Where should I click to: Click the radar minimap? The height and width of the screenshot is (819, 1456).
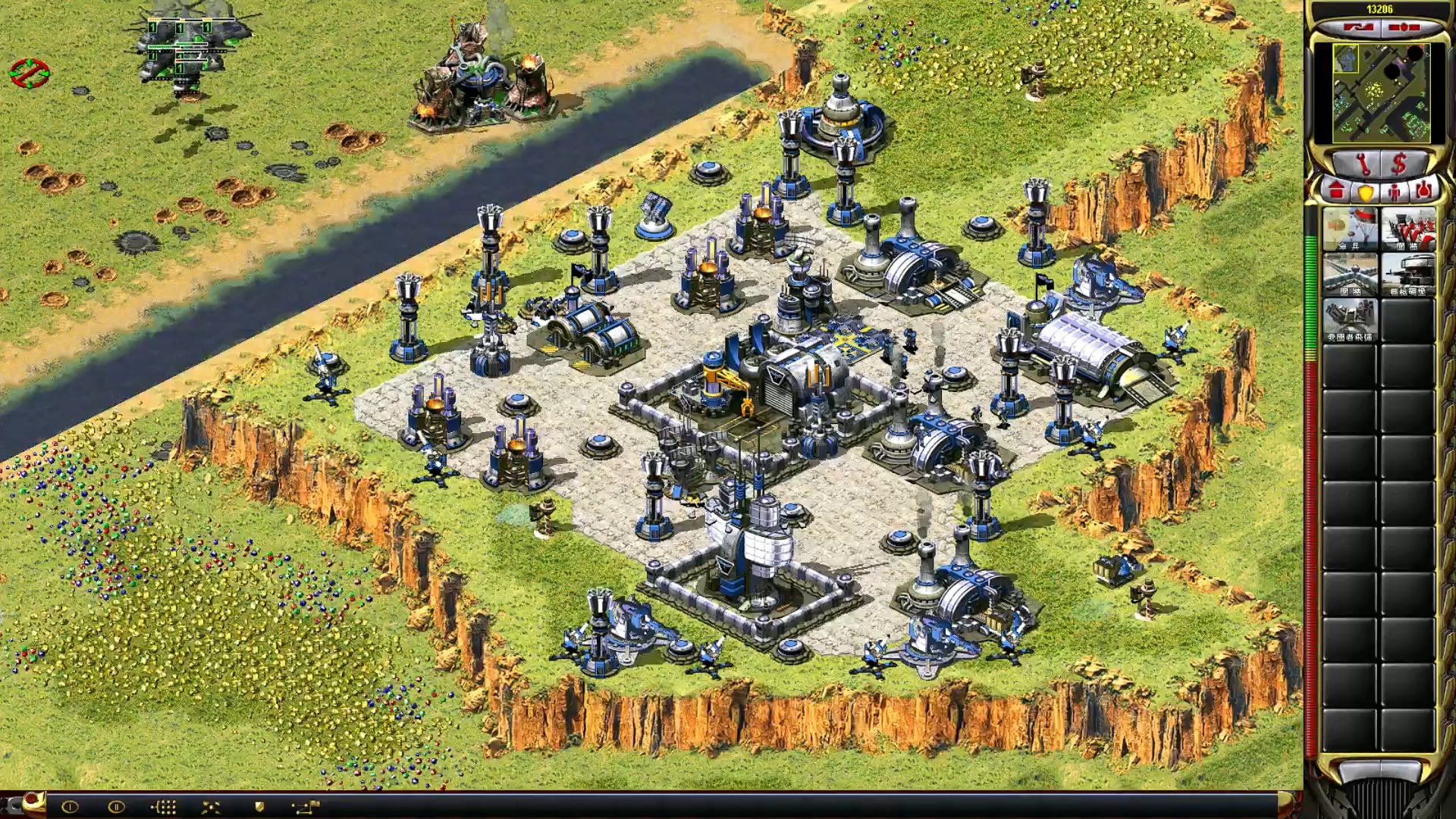(x=1382, y=93)
